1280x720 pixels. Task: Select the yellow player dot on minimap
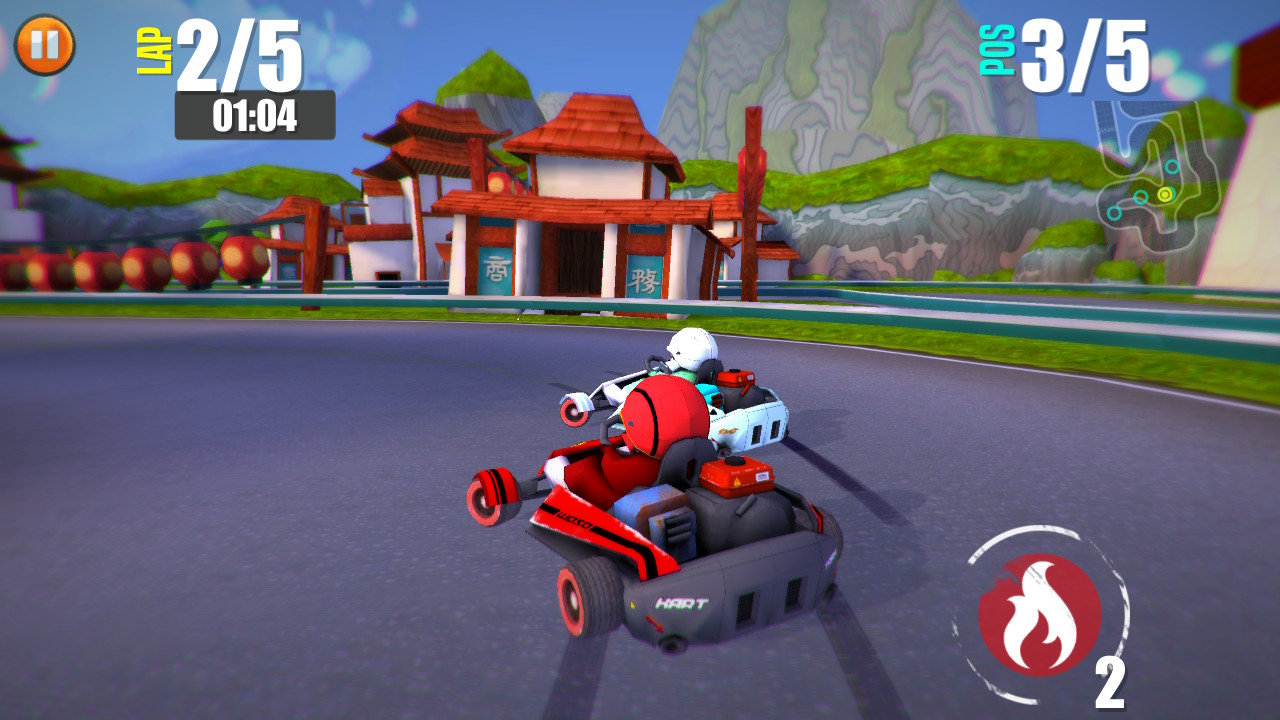(x=1165, y=194)
